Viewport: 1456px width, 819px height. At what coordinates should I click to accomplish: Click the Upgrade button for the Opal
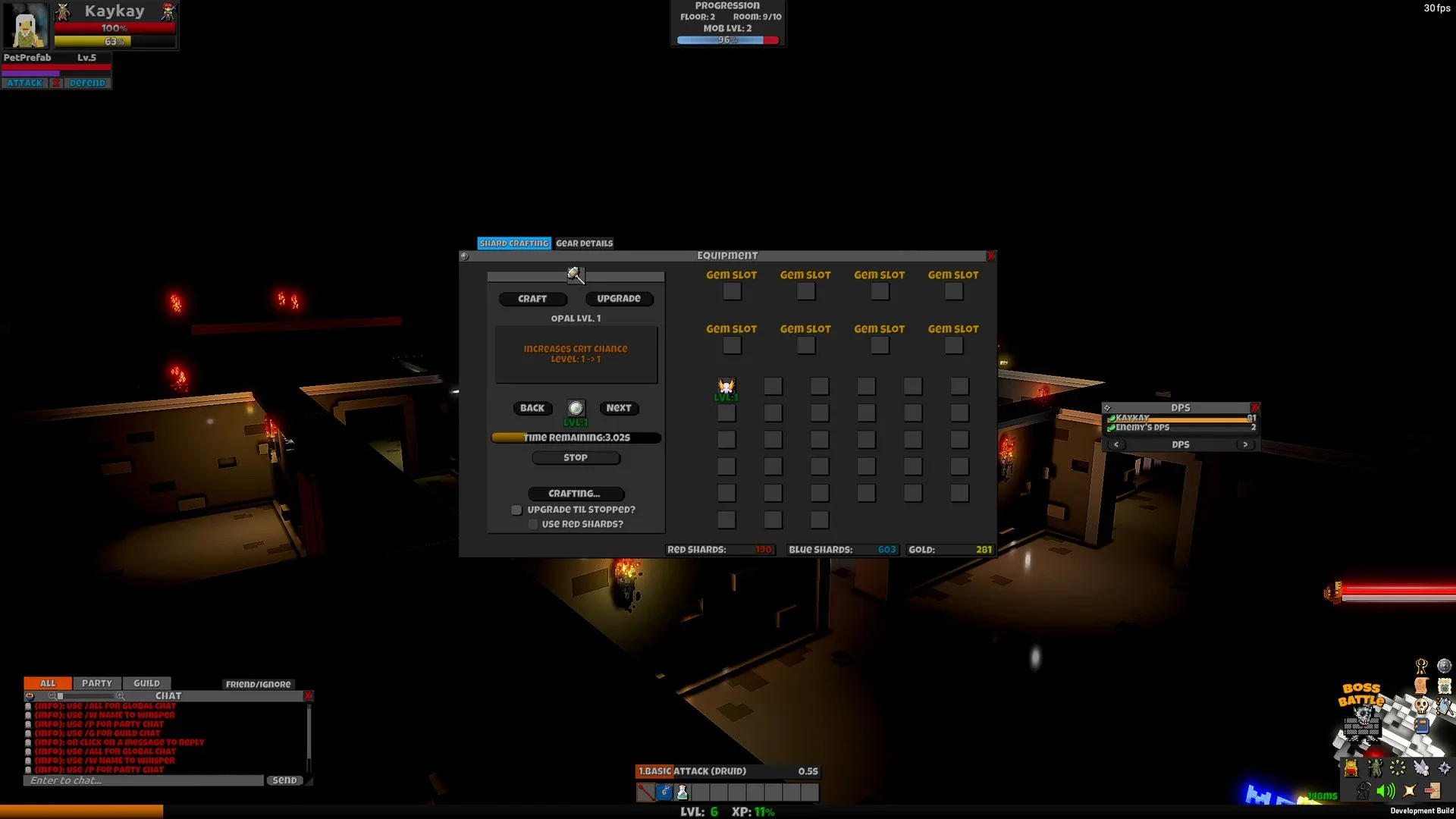[619, 298]
